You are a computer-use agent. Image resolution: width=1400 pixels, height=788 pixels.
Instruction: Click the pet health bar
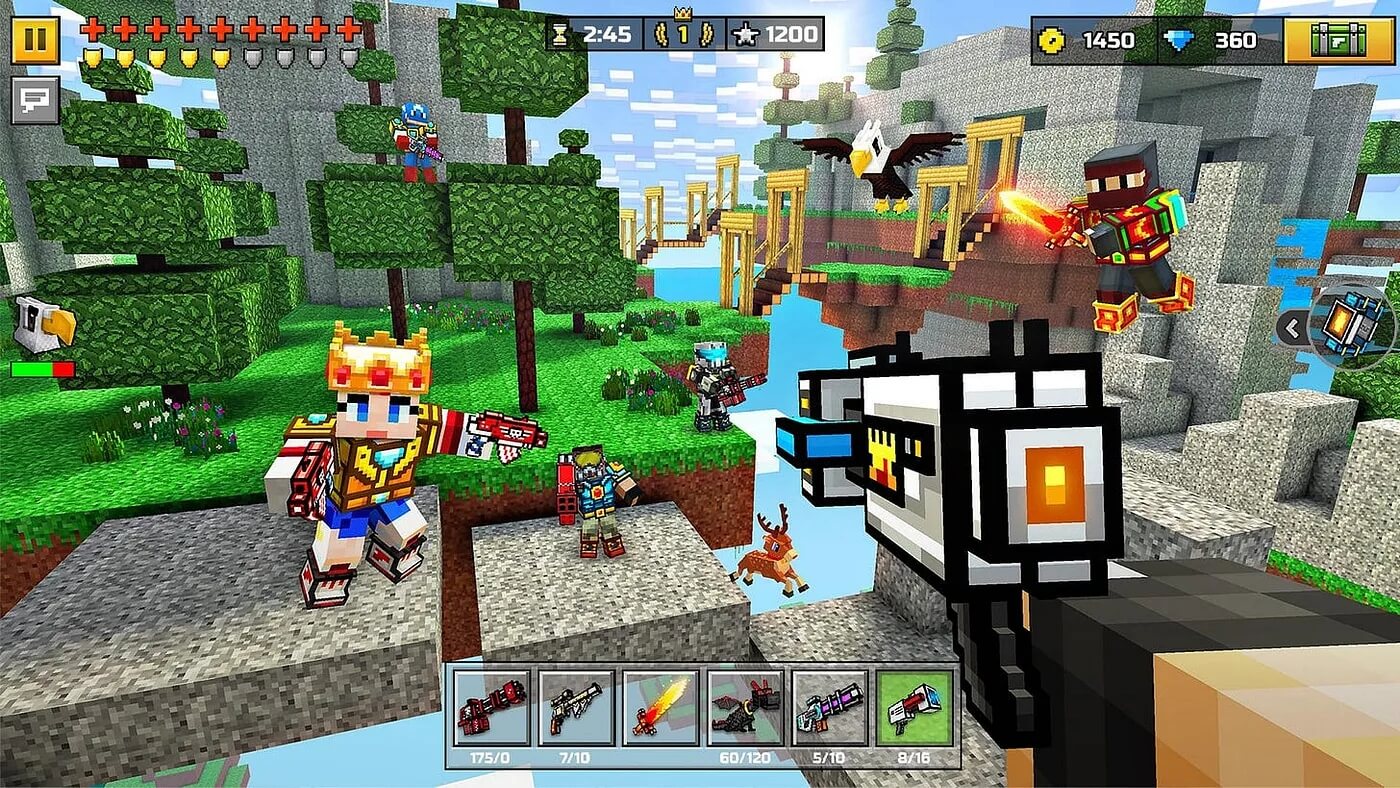42,368
